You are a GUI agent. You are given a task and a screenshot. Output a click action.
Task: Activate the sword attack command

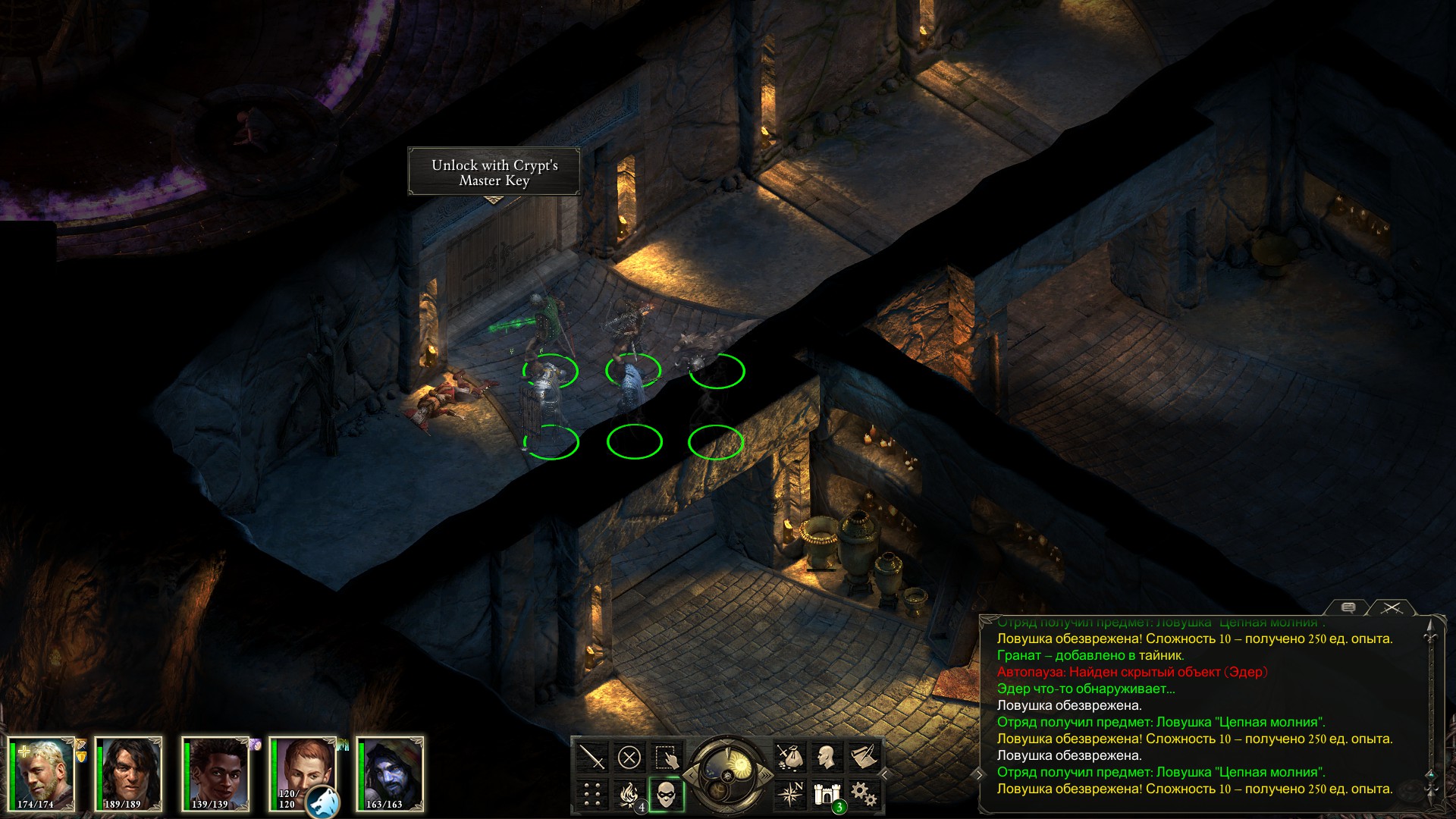tap(591, 757)
